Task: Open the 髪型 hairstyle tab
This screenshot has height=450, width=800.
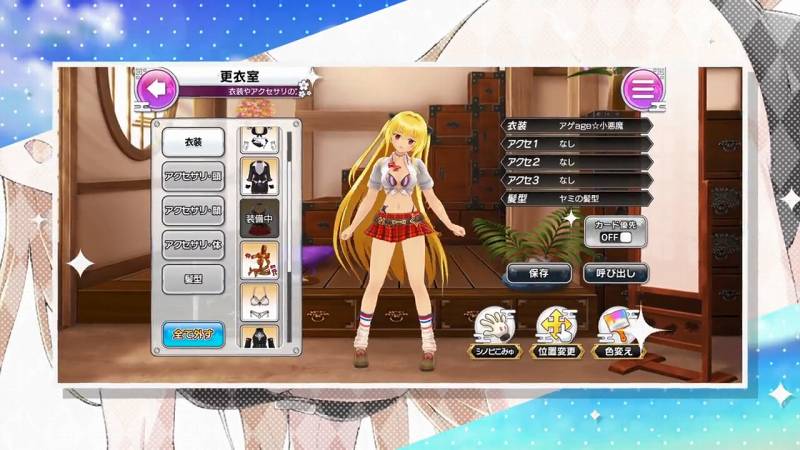Action: pos(193,277)
